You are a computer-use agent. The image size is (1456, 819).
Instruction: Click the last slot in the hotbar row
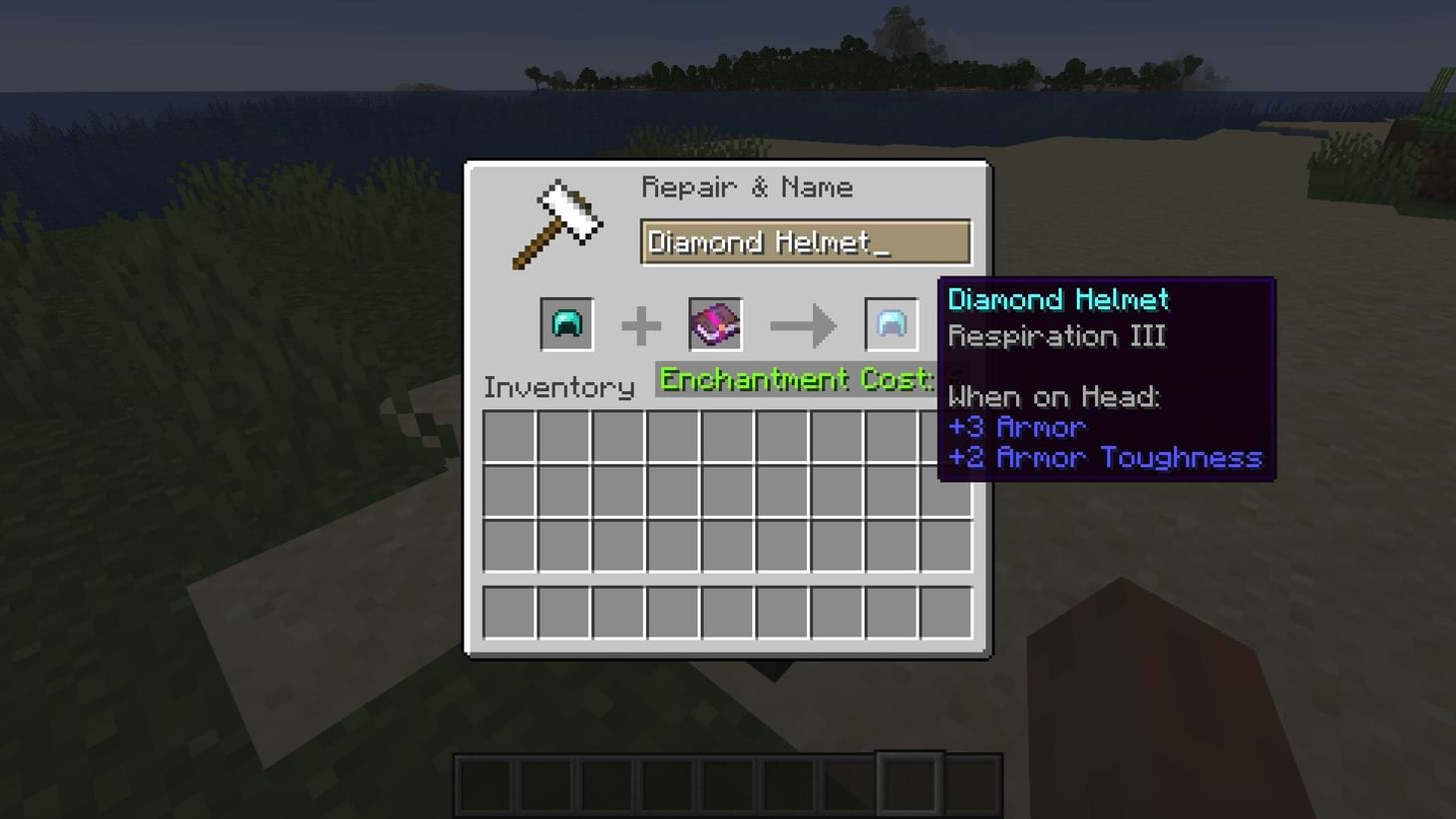(x=975, y=783)
